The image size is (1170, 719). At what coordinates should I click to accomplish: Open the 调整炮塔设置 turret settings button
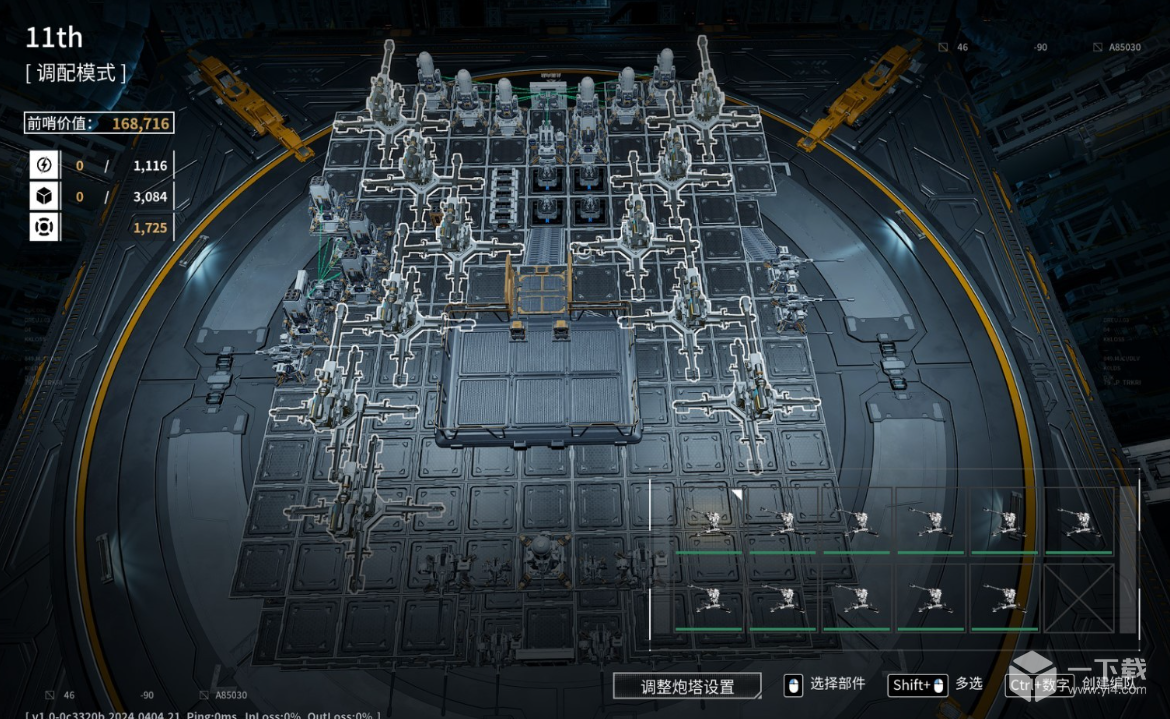point(687,686)
